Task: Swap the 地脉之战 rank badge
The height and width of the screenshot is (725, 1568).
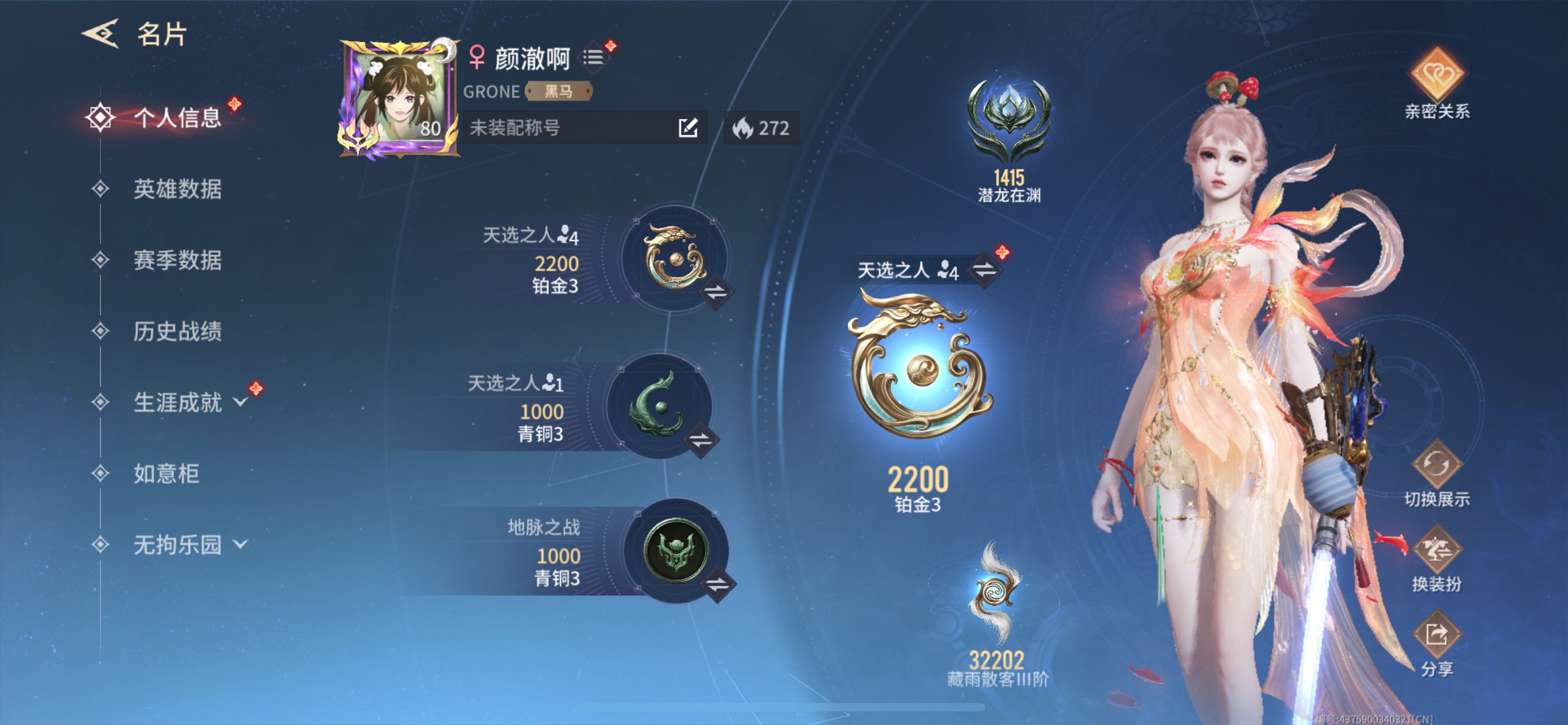Action: [717, 584]
